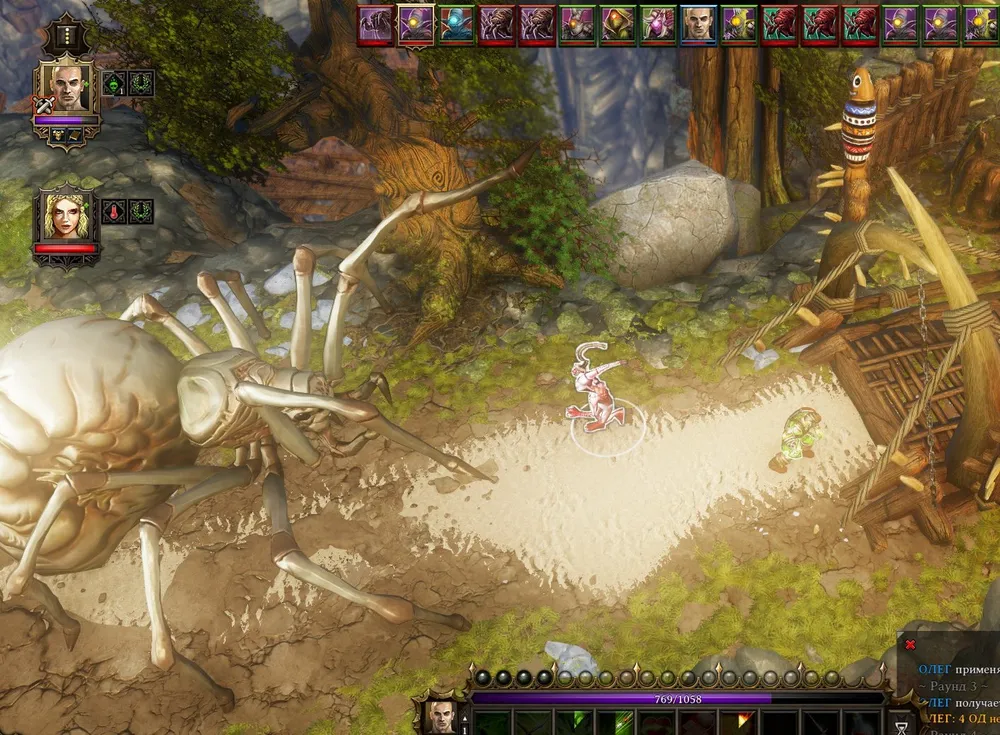Click the red thermometer status icon
The width and height of the screenshot is (1000, 735).
pos(114,211)
